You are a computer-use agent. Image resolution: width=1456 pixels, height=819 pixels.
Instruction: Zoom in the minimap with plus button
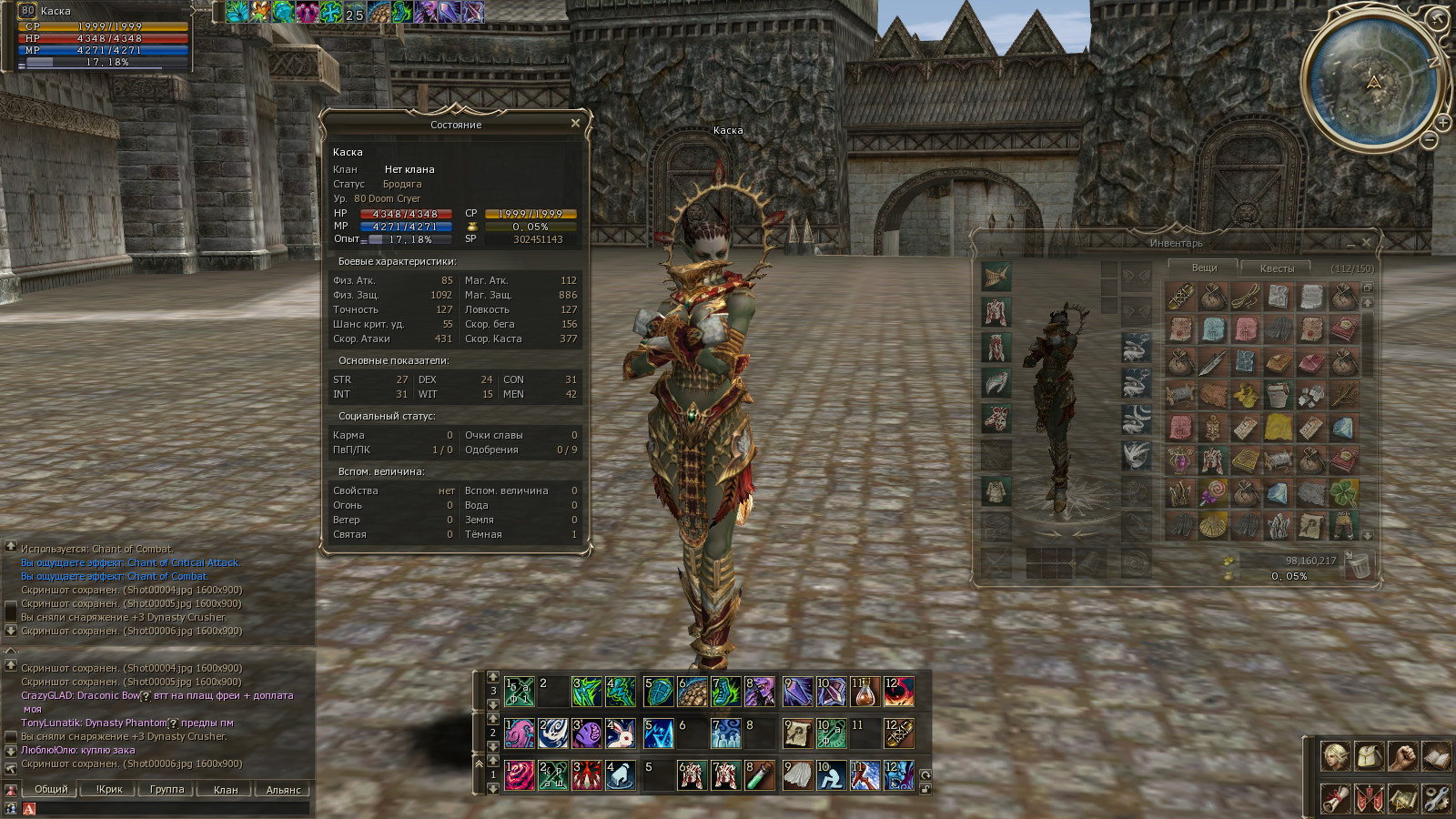coord(1443,123)
